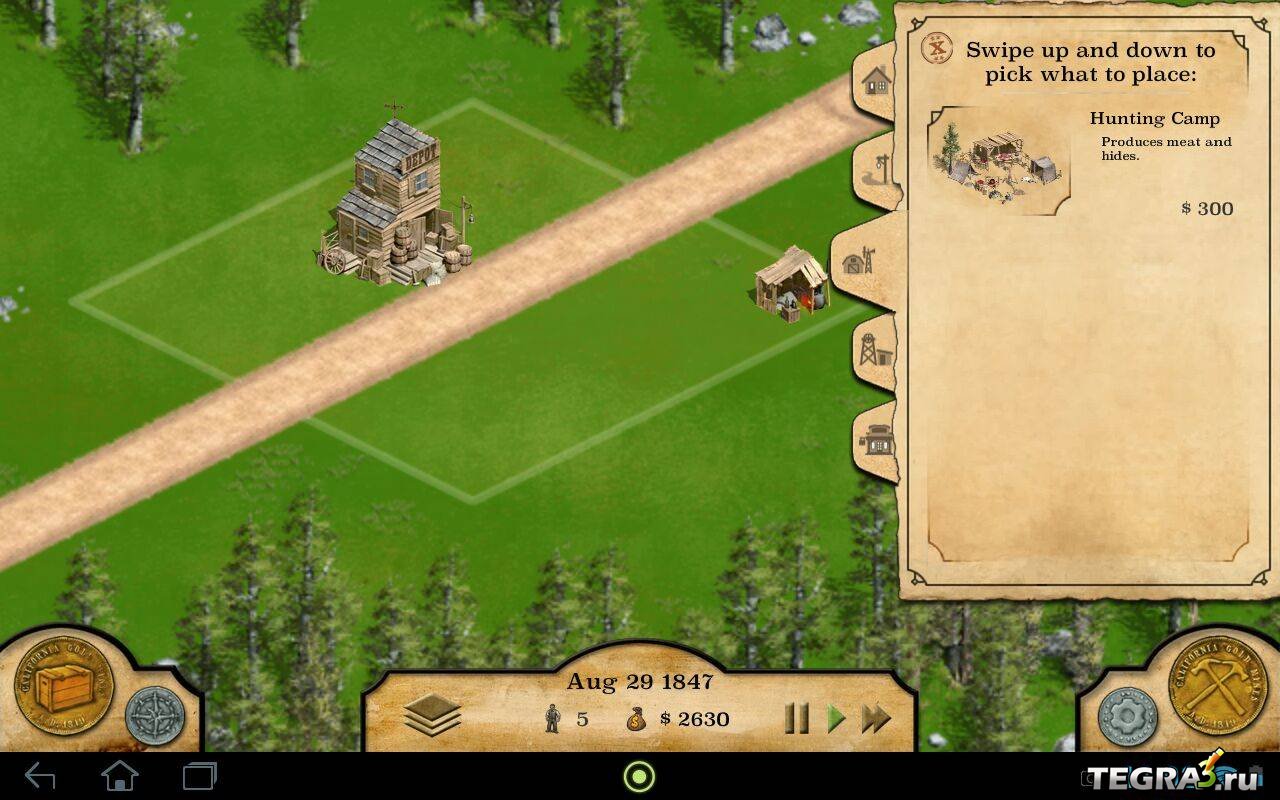Screen dimensions: 1280x800
Task: Tap the Android back button
Action: click(40, 776)
